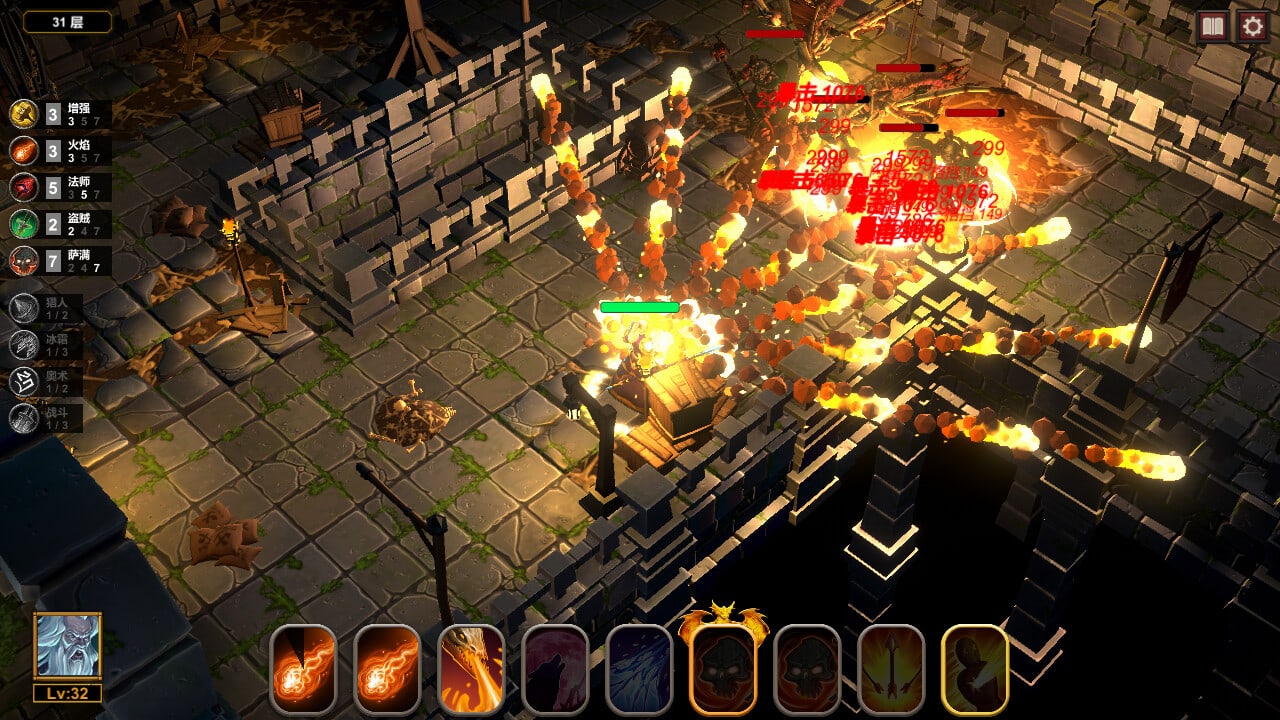Open the book journal button

coord(1213,26)
